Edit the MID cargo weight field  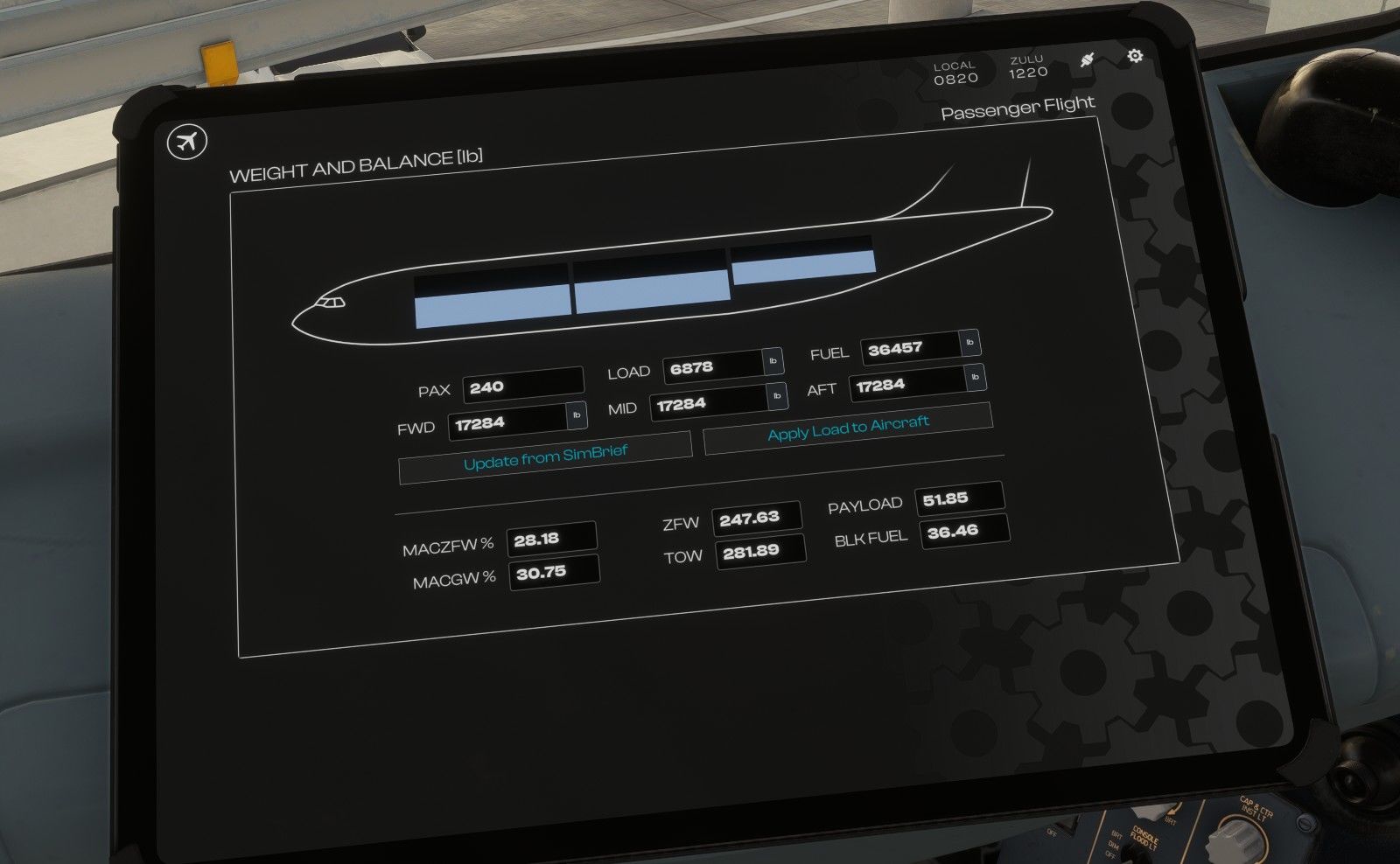point(707,403)
